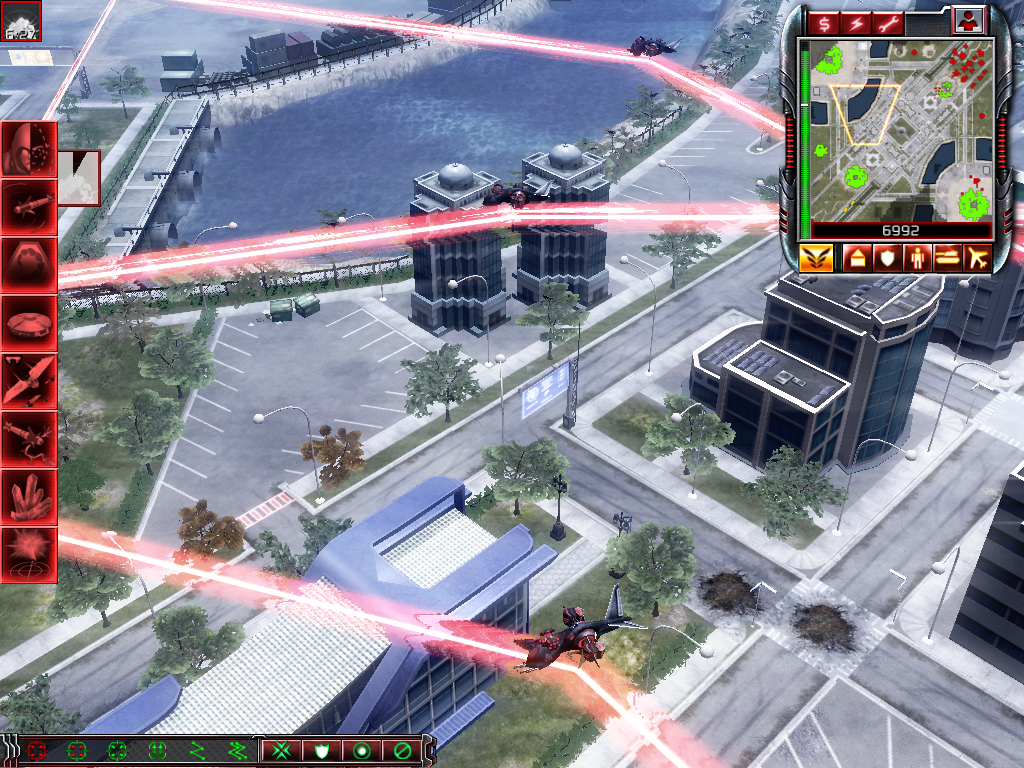Trigger the explosion burst support power
This screenshot has height=768, width=1024.
coord(29,555)
